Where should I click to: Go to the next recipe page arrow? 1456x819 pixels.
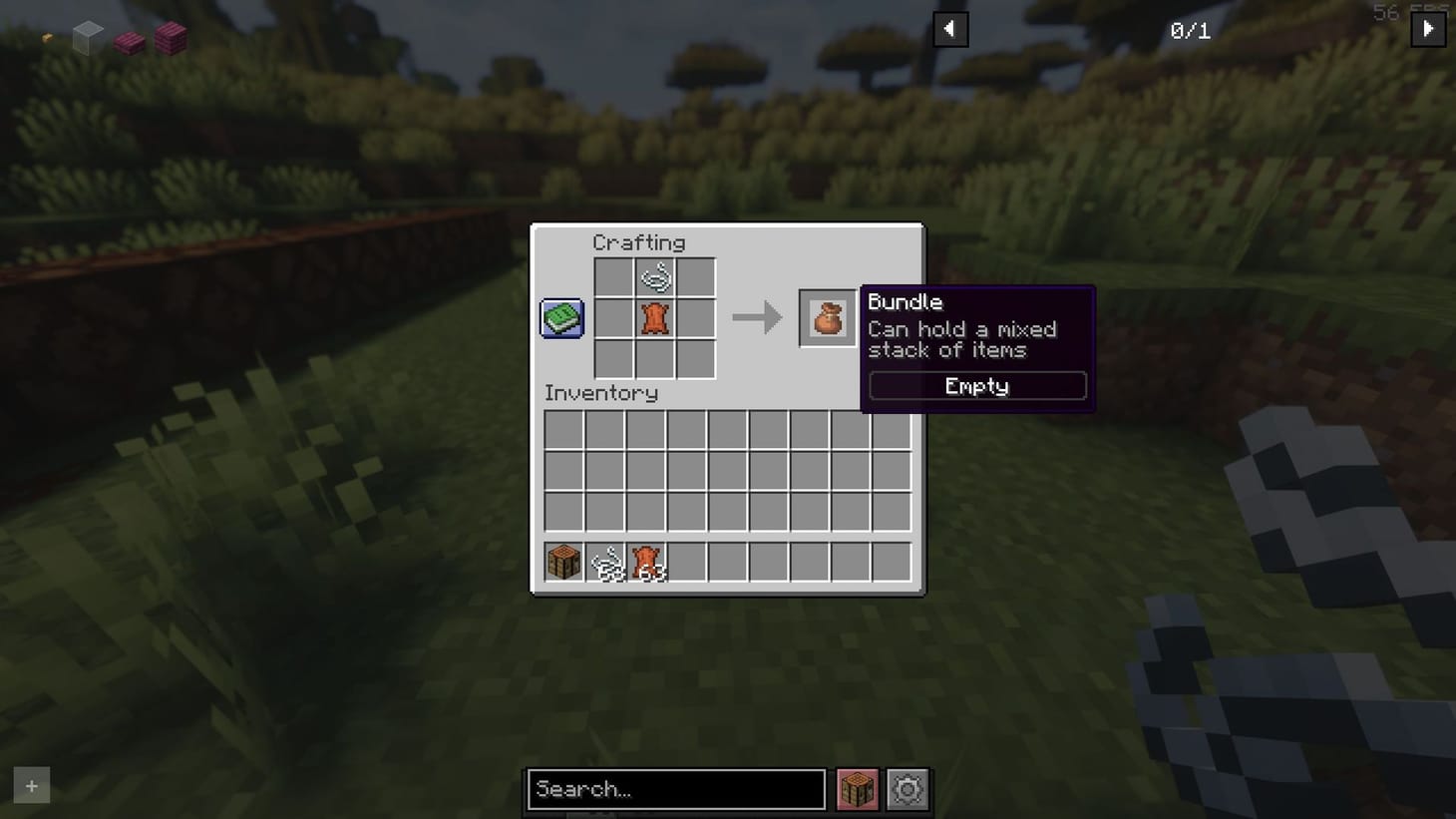(1428, 29)
